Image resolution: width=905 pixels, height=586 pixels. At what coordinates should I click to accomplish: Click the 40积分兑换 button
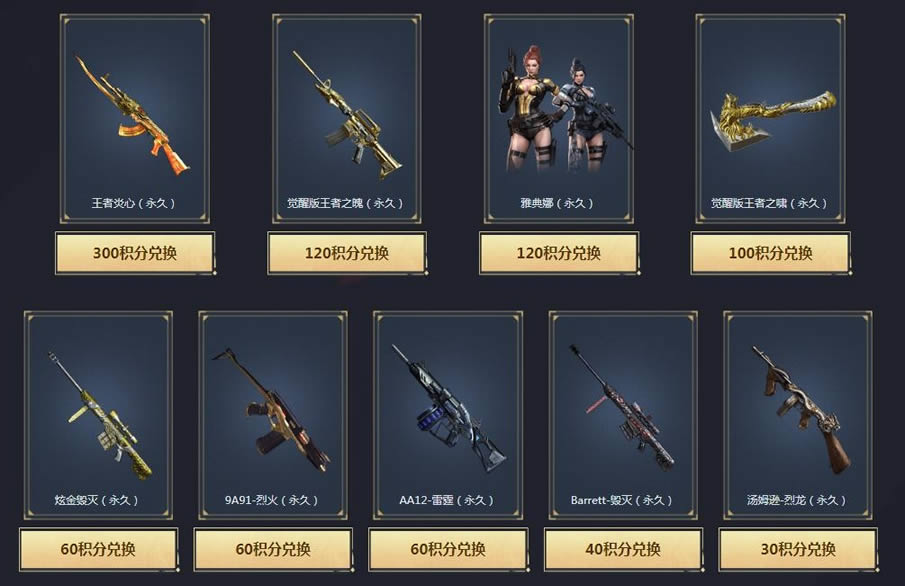pyautogui.click(x=623, y=549)
